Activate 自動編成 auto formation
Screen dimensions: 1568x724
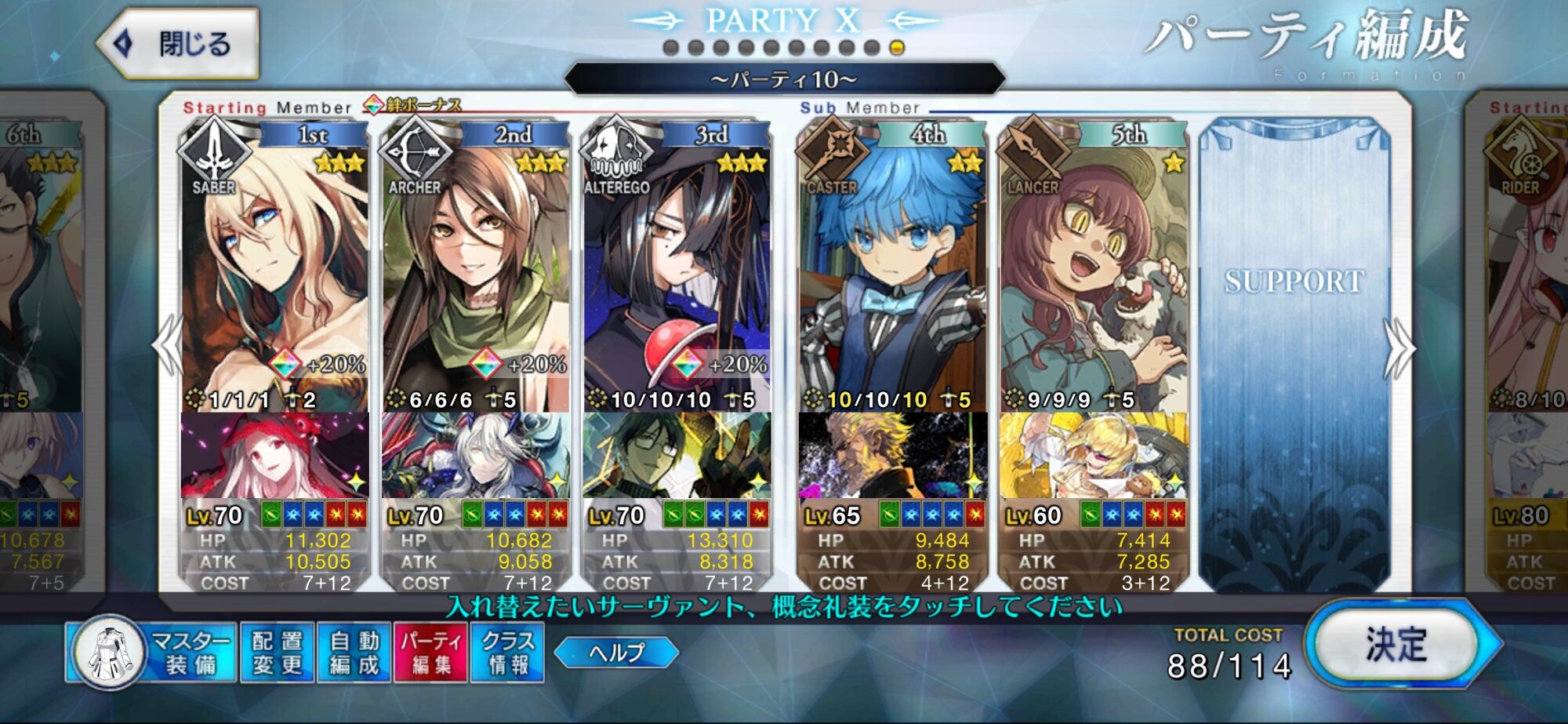coord(354,653)
